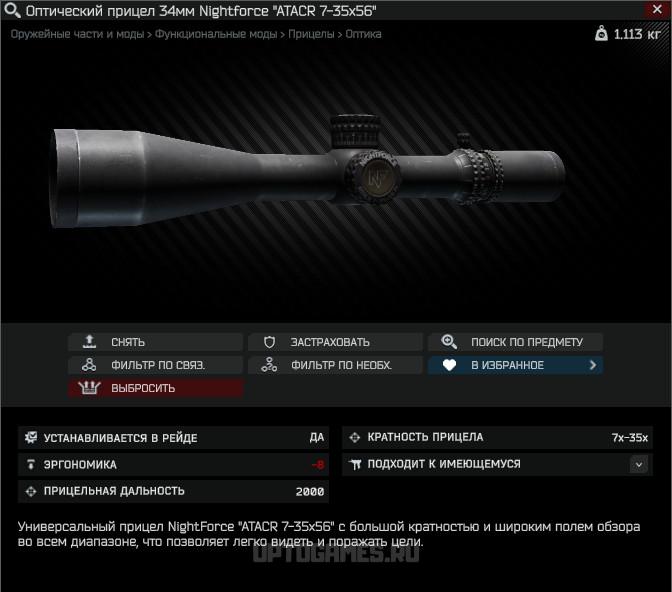Click the СНЯТЬ (remove) button
Viewport: 672px width, 592px height.
(155, 342)
